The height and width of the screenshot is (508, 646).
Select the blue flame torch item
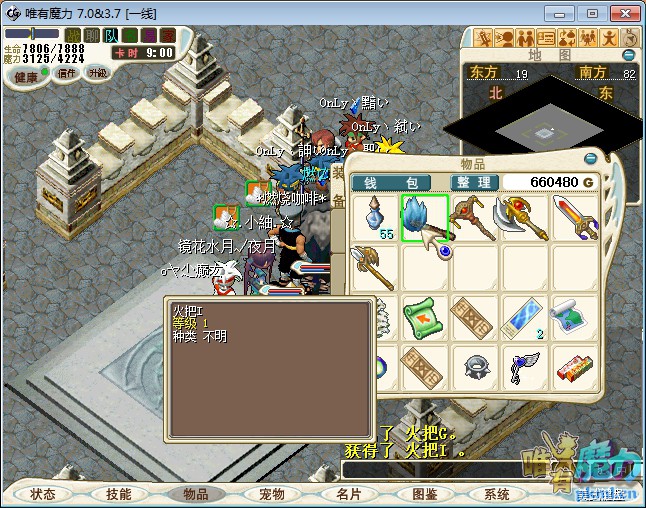click(423, 217)
